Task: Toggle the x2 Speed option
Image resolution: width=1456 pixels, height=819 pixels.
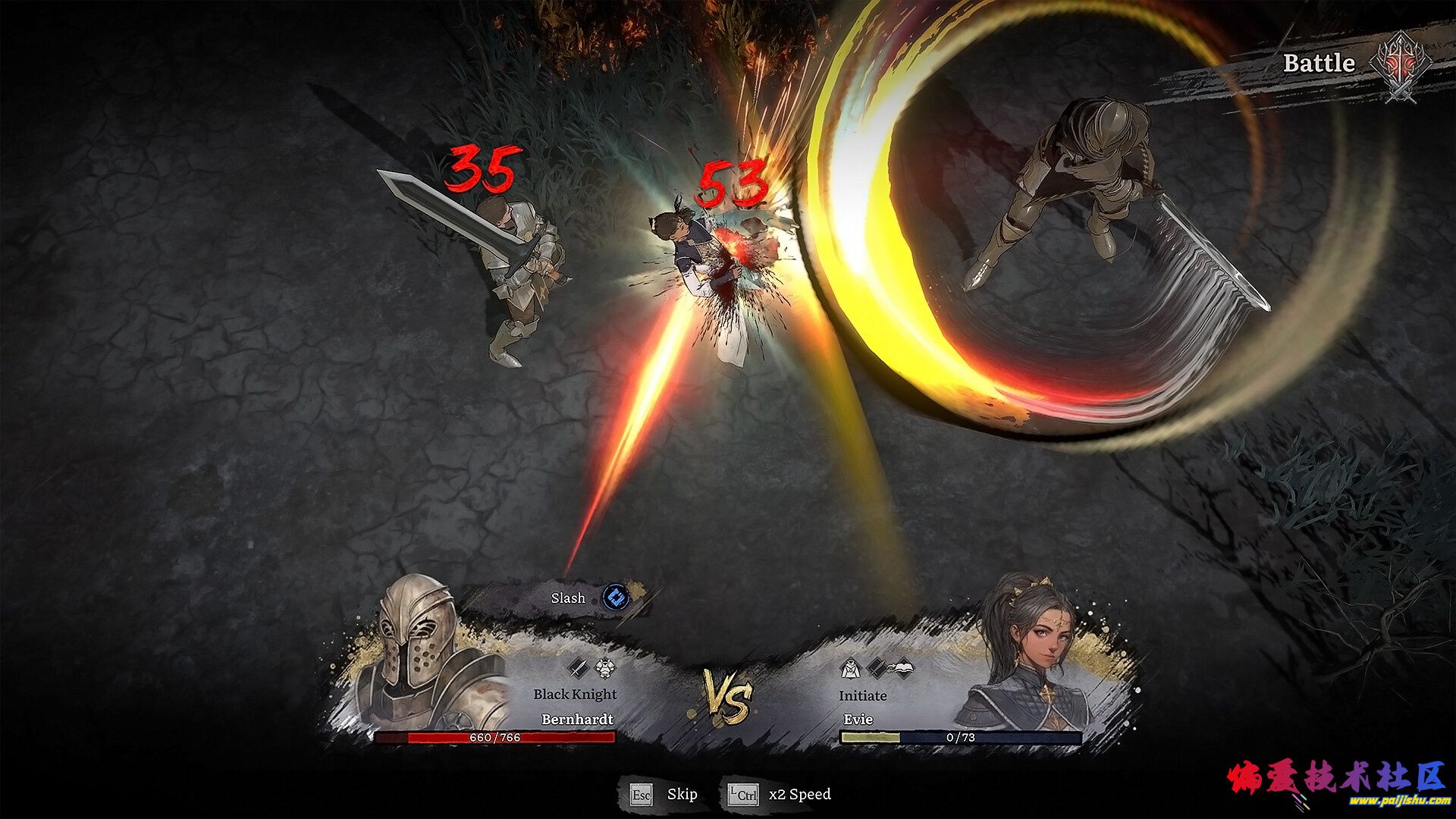Action: (x=780, y=795)
